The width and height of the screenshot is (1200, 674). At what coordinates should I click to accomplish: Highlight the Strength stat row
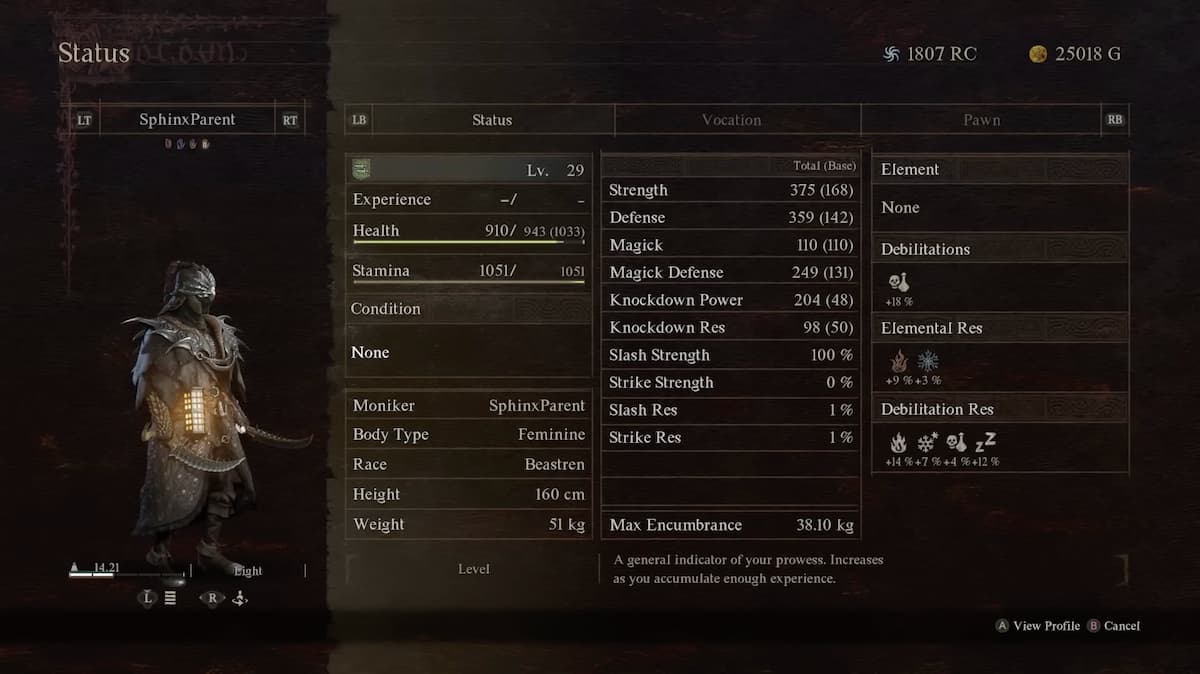[x=730, y=190]
